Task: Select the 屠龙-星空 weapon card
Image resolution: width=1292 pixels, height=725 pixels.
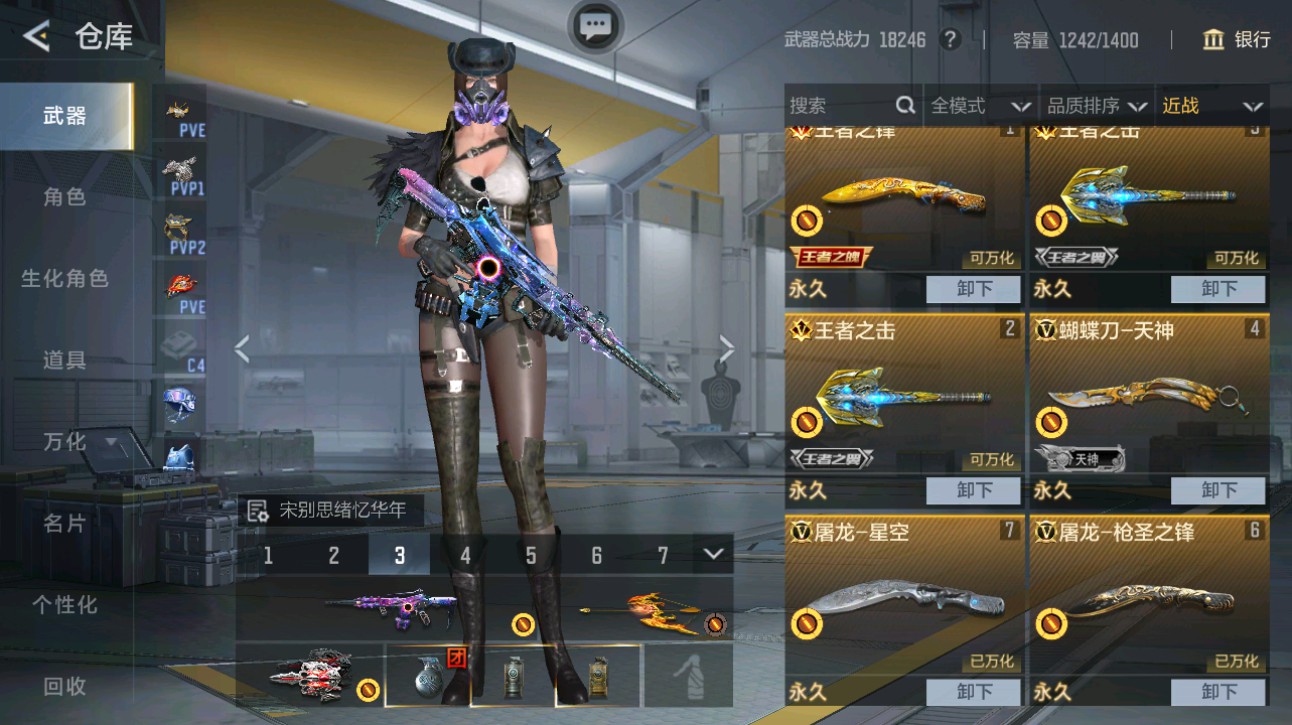Action: point(900,600)
